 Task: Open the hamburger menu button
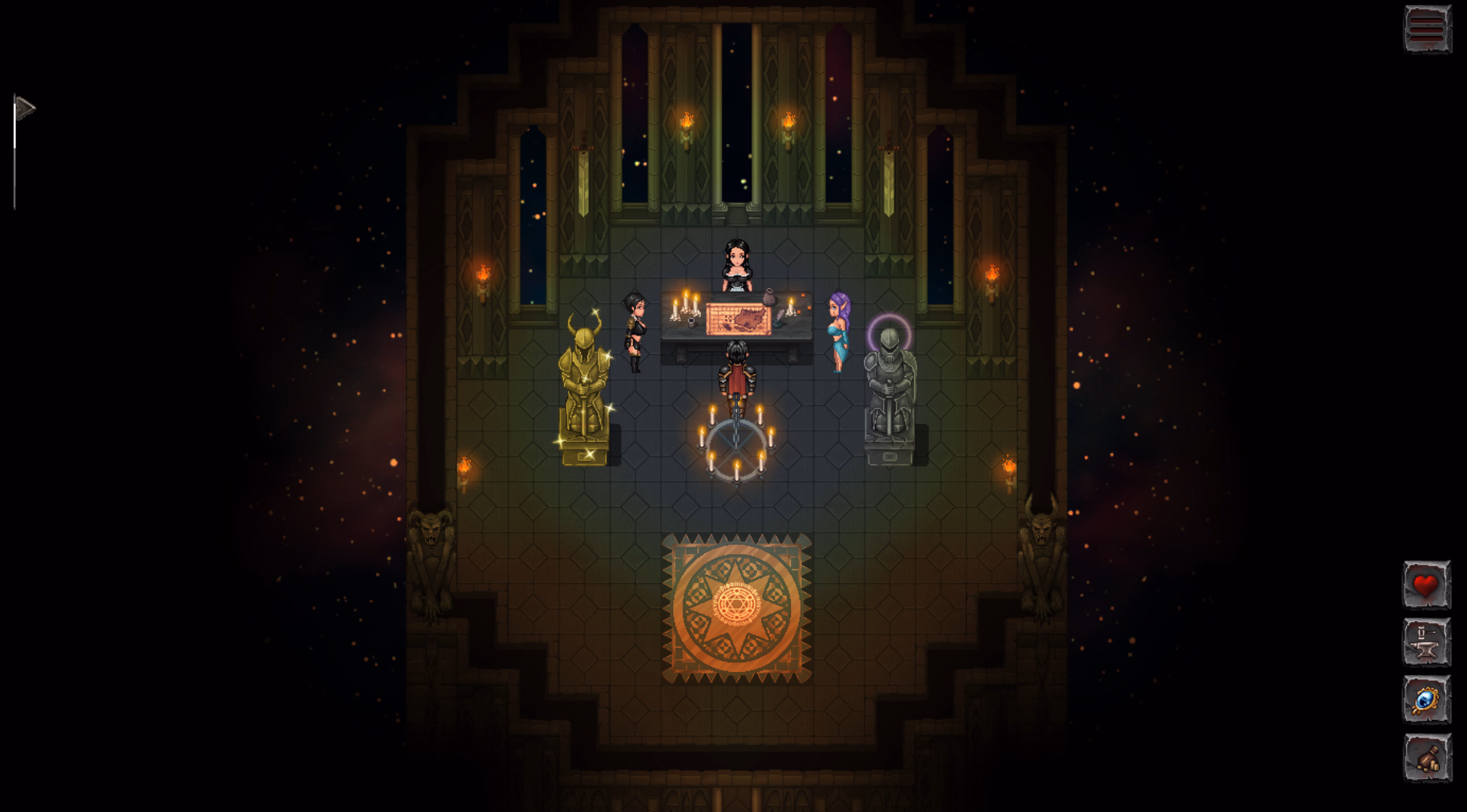(x=1426, y=29)
